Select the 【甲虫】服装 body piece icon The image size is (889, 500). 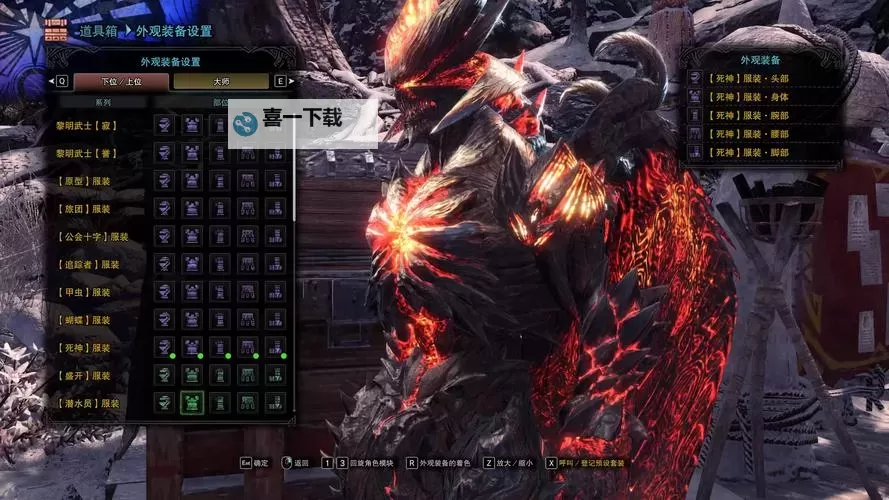coord(192,291)
